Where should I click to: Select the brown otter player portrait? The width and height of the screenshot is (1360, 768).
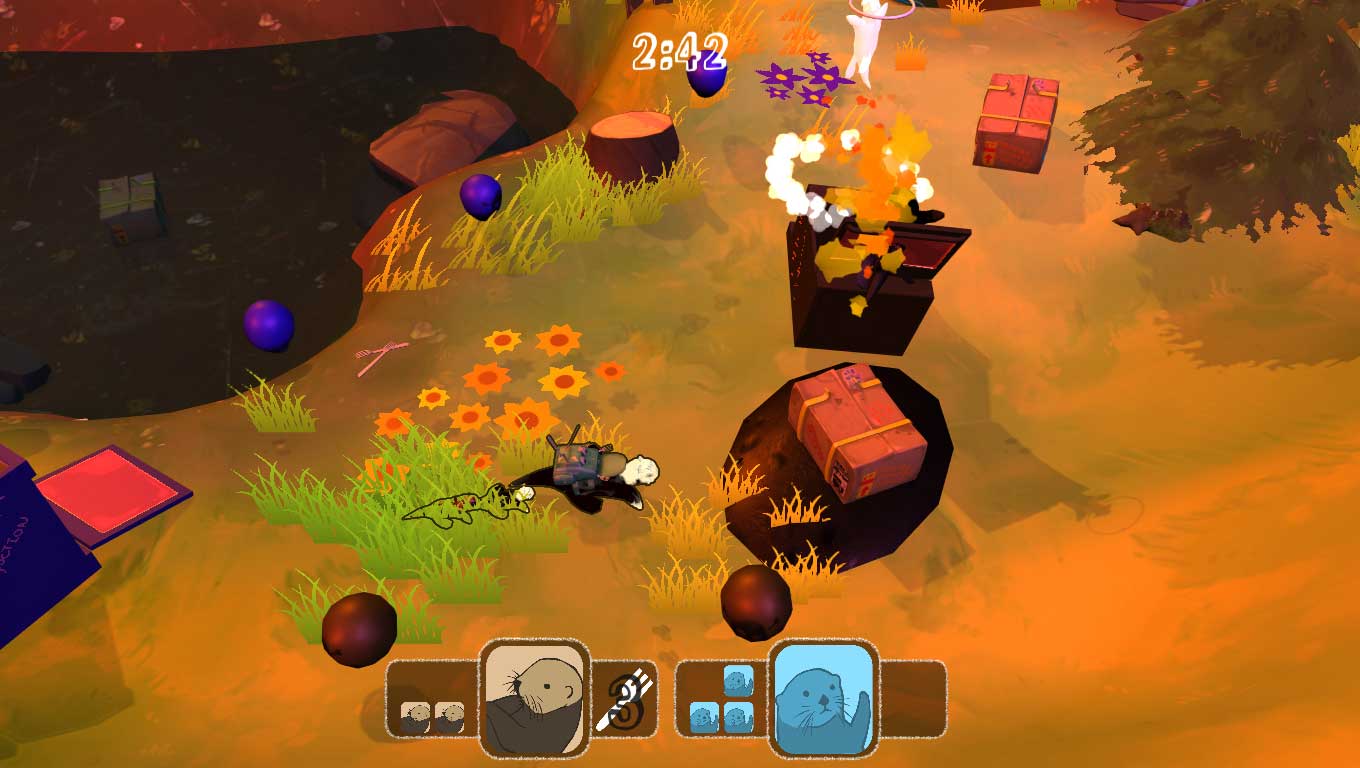click(x=531, y=697)
